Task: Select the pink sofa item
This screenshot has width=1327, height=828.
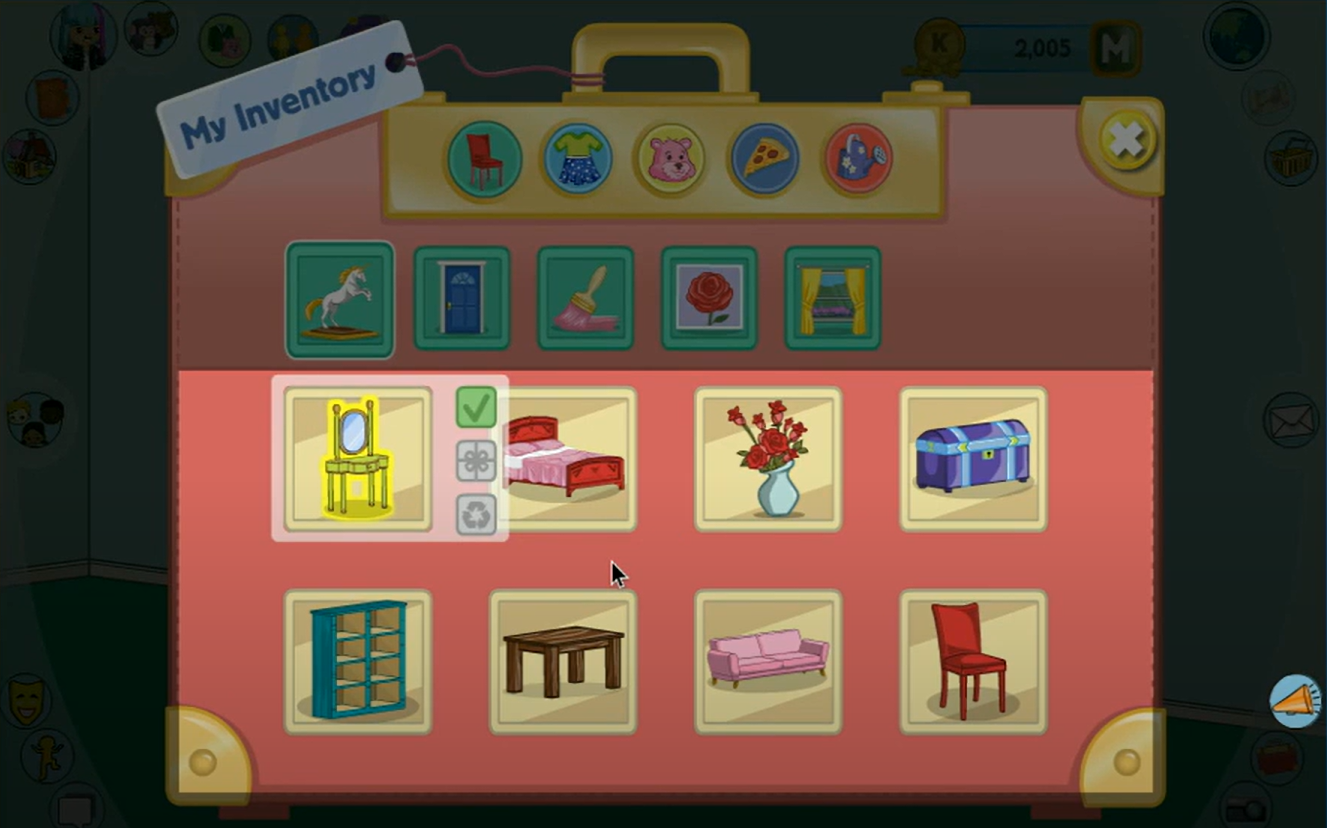Action: (x=768, y=661)
